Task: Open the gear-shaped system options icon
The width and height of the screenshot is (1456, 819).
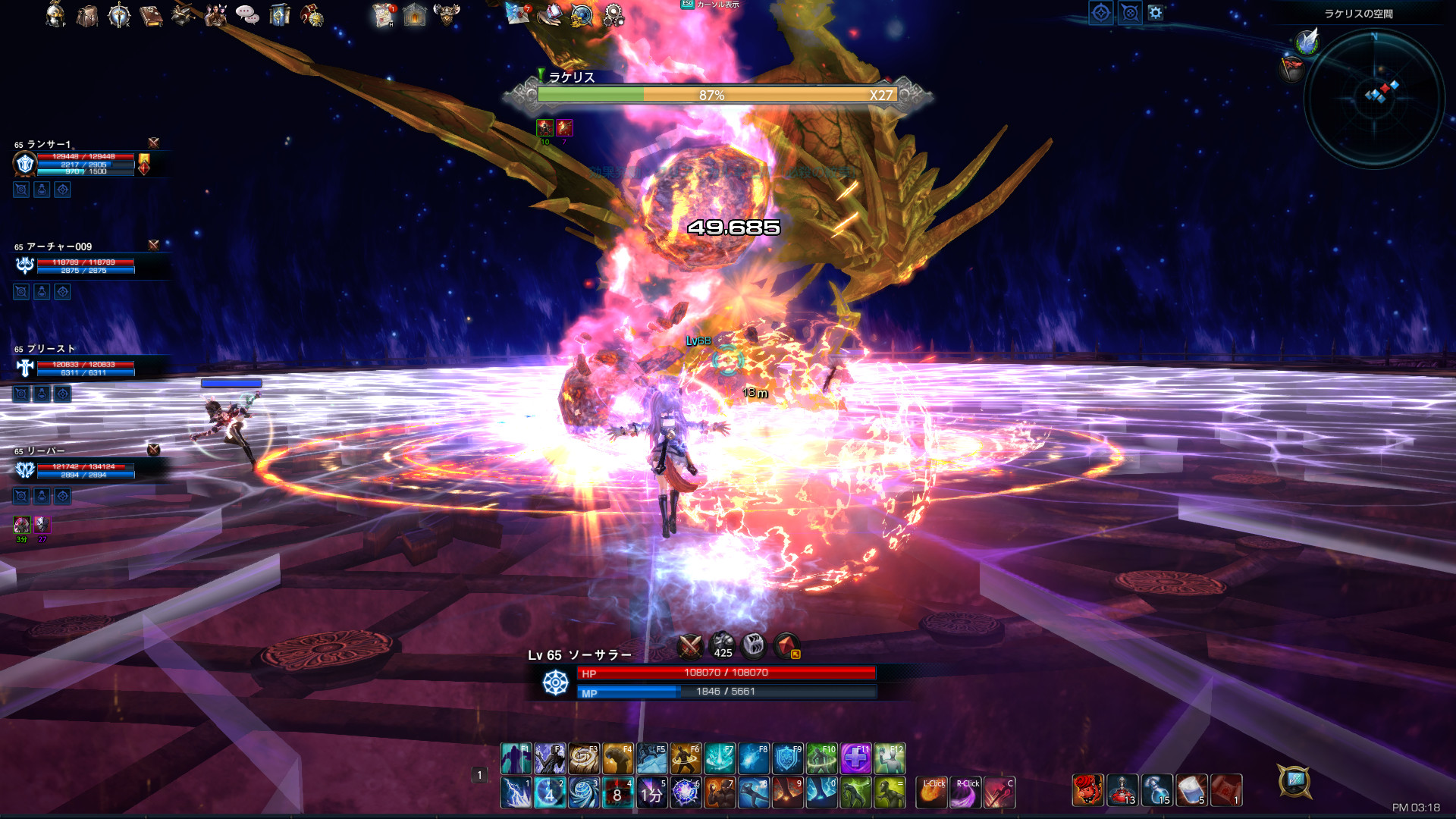Action: coord(613,15)
